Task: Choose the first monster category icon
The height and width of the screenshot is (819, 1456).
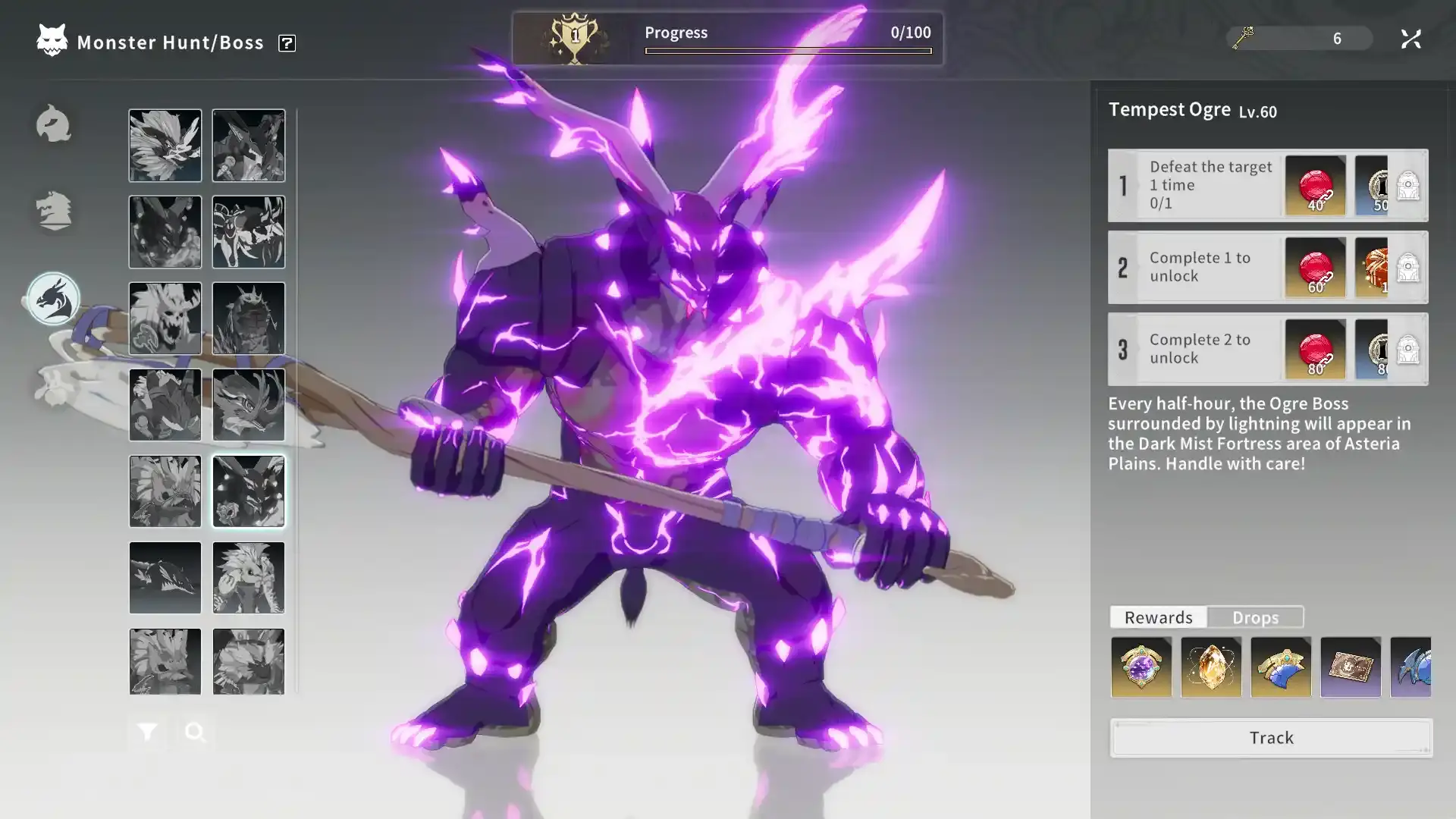Action: coord(53,124)
